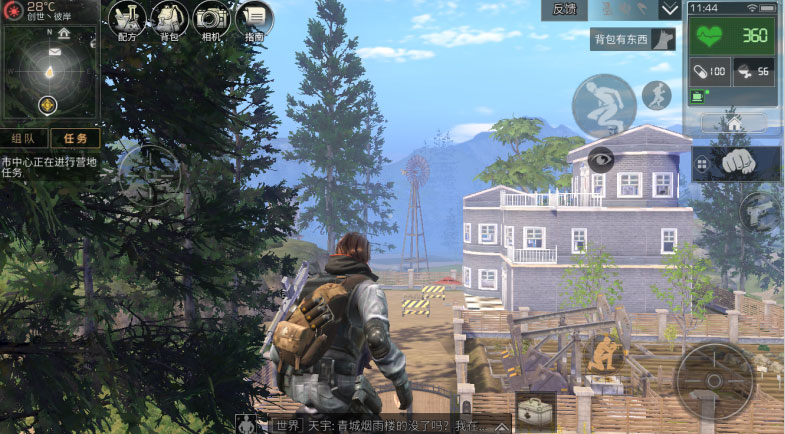Activate the crouch stance button
This screenshot has width=785, height=434.
point(603,106)
